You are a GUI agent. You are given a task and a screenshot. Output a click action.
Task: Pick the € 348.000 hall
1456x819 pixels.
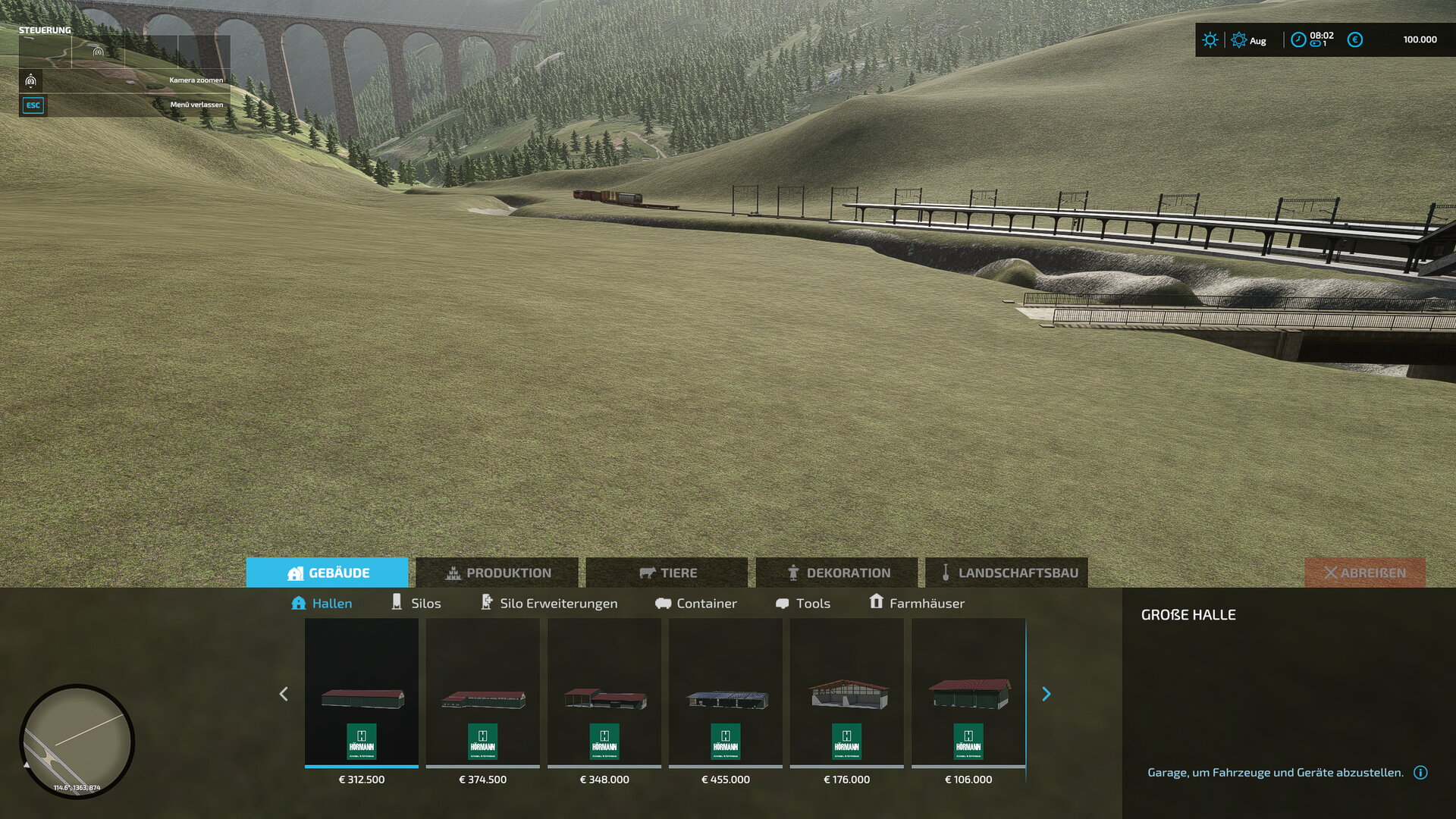604,694
